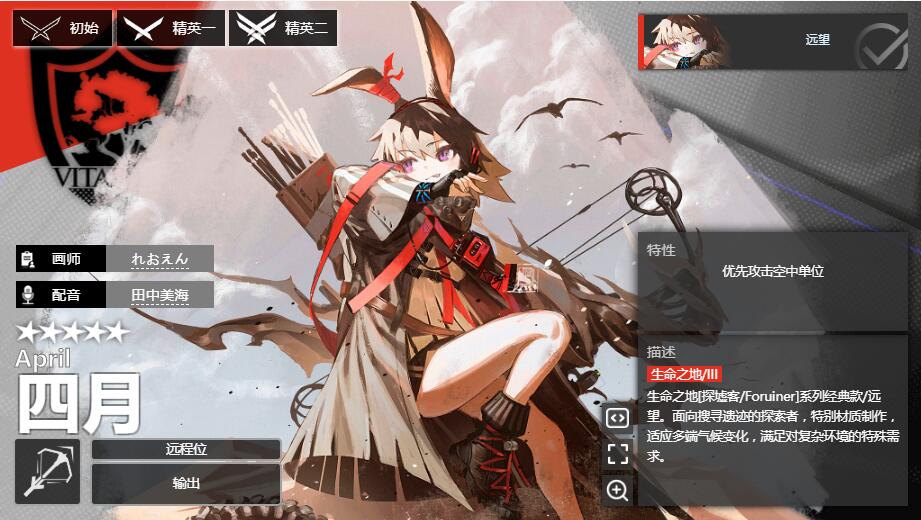
Task: Open the artist れおえん link
Action: point(160,259)
